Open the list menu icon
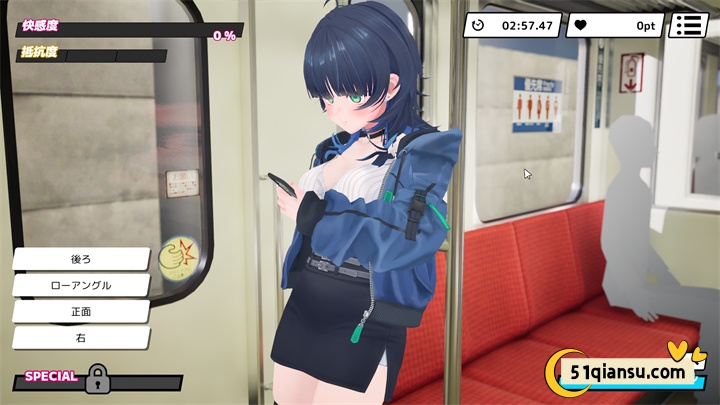 (688, 25)
